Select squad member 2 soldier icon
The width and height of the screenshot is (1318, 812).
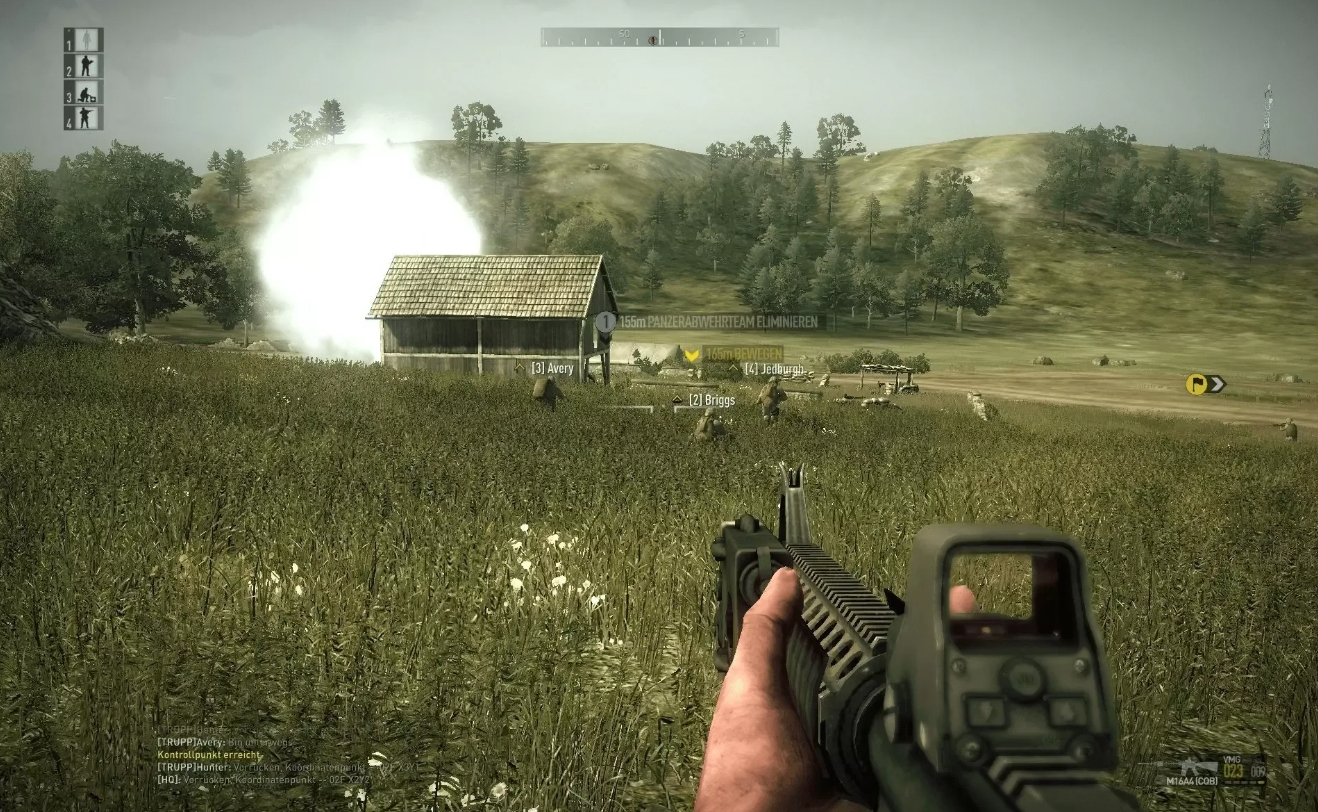(x=86, y=66)
